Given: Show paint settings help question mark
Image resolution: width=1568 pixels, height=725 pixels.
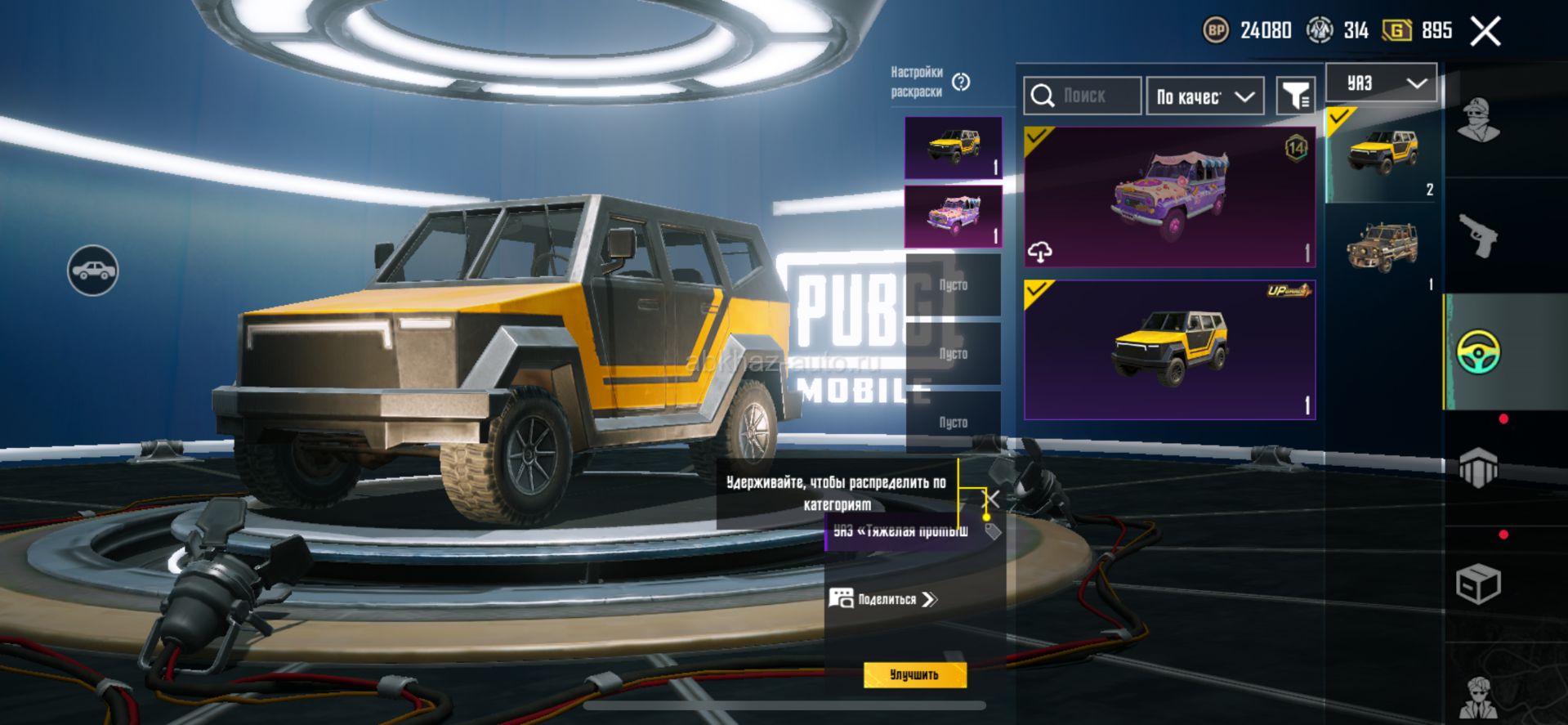Looking at the screenshot, I should [x=962, y=82].
